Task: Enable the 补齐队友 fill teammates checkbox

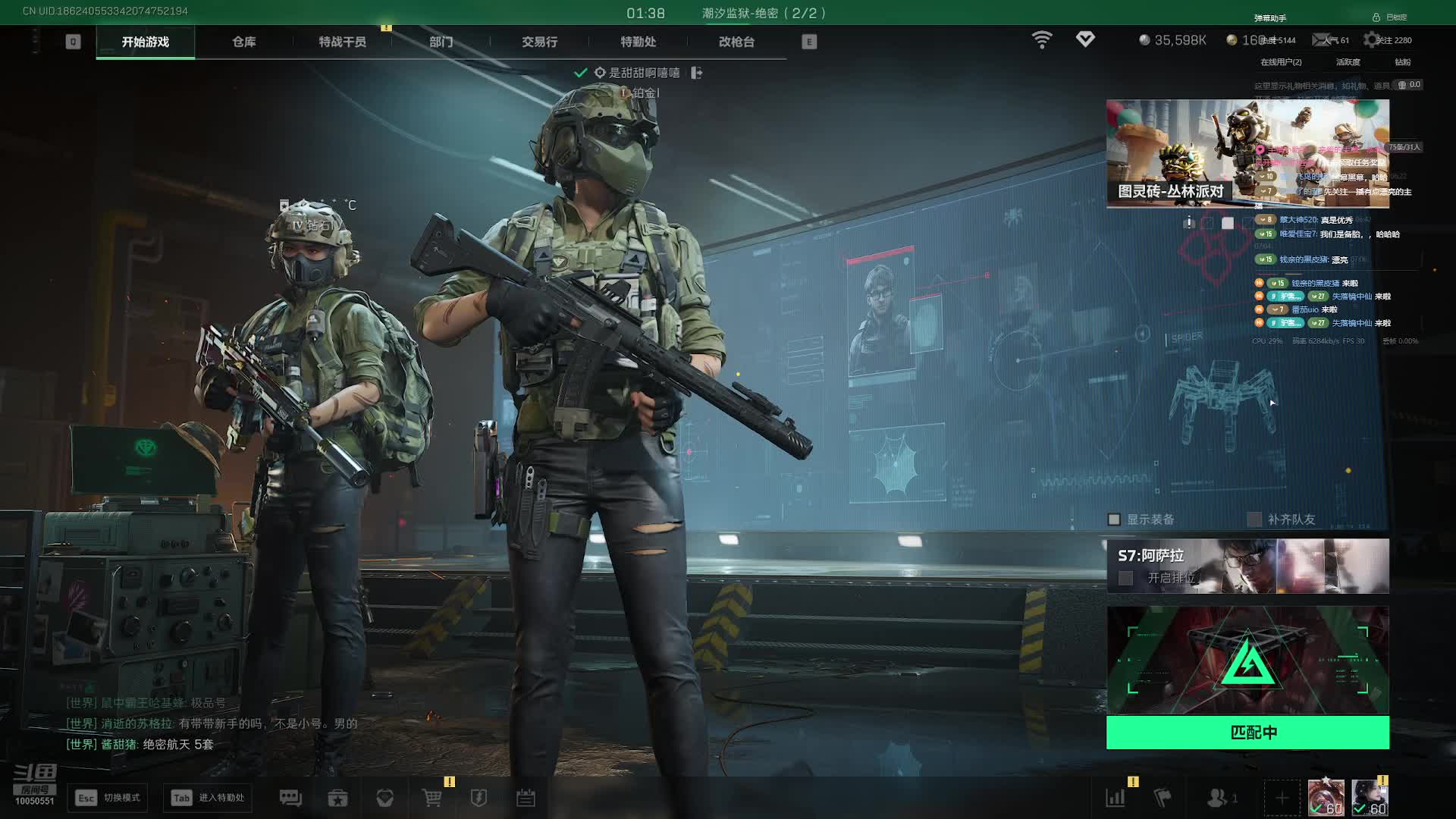Action: pos(1255,519)
